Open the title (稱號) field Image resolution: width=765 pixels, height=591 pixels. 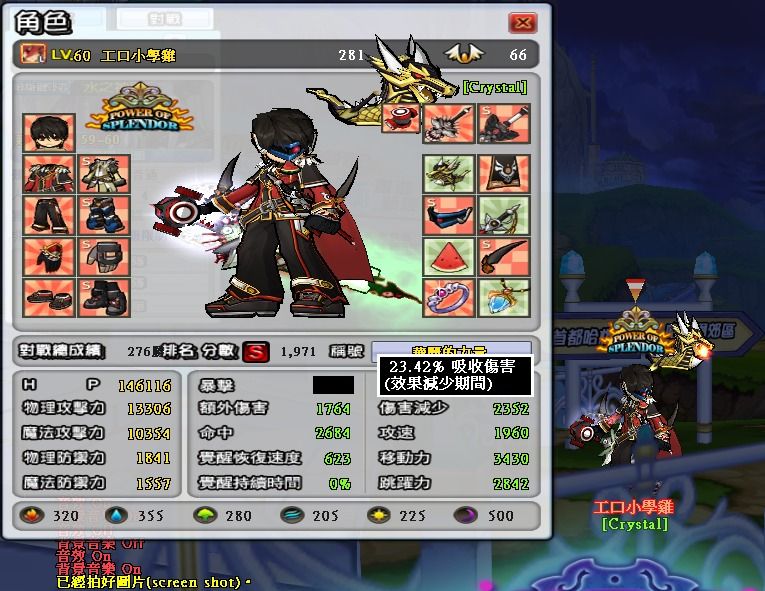(451, 351)
